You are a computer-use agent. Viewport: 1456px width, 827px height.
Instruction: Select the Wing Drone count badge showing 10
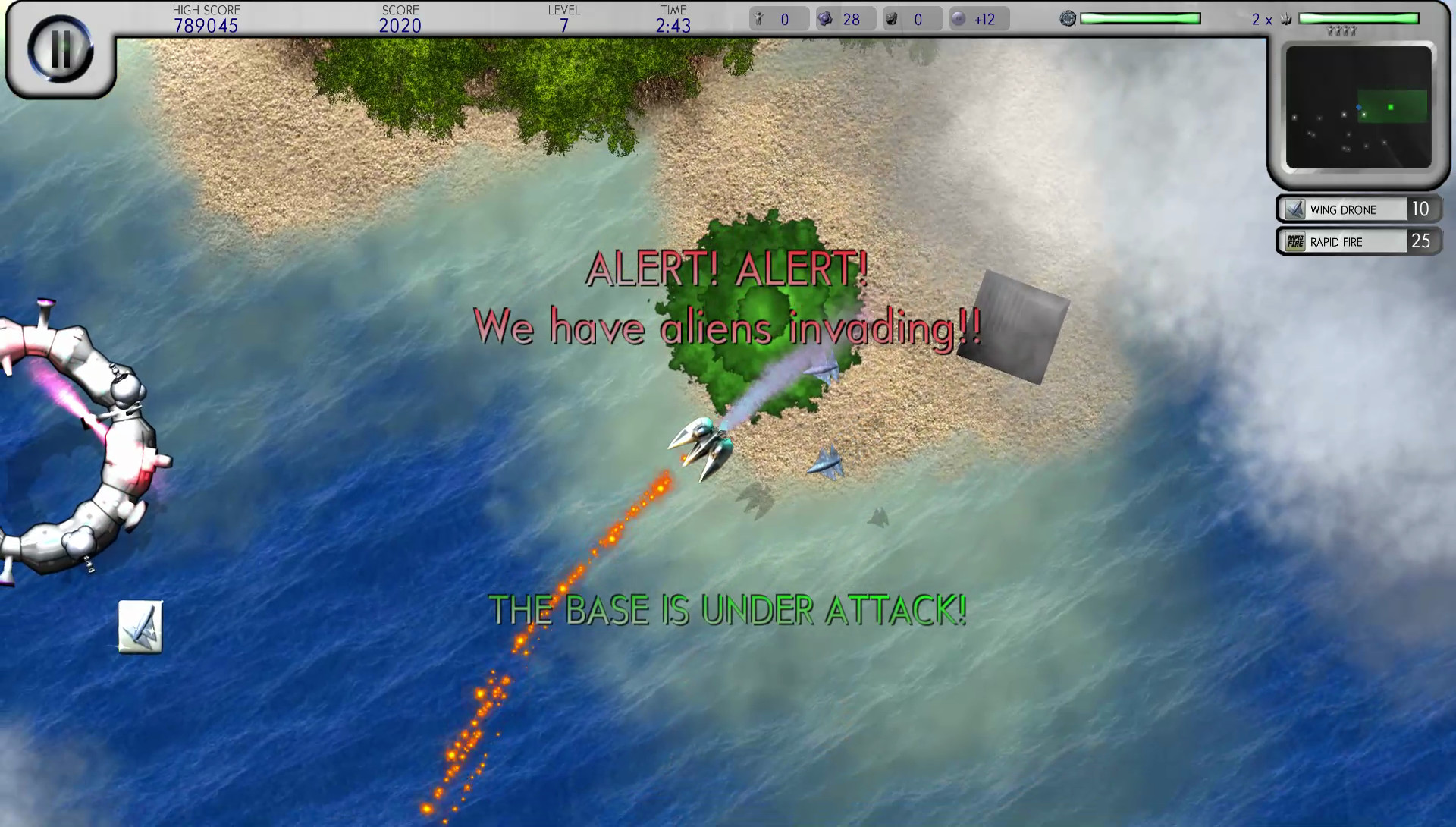(1423, 209)
